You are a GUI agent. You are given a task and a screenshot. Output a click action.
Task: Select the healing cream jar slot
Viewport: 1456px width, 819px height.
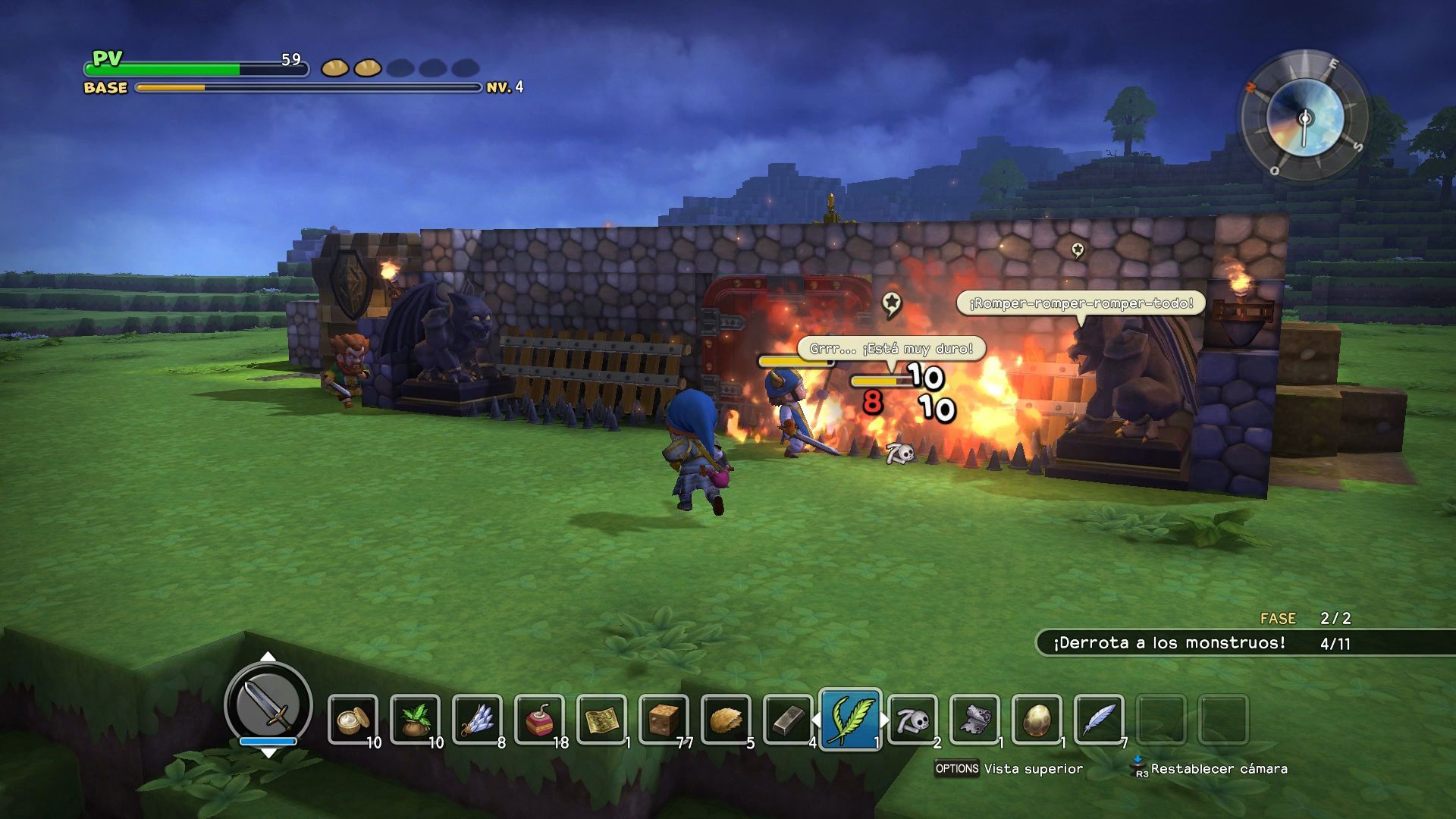tap(353, 719)
